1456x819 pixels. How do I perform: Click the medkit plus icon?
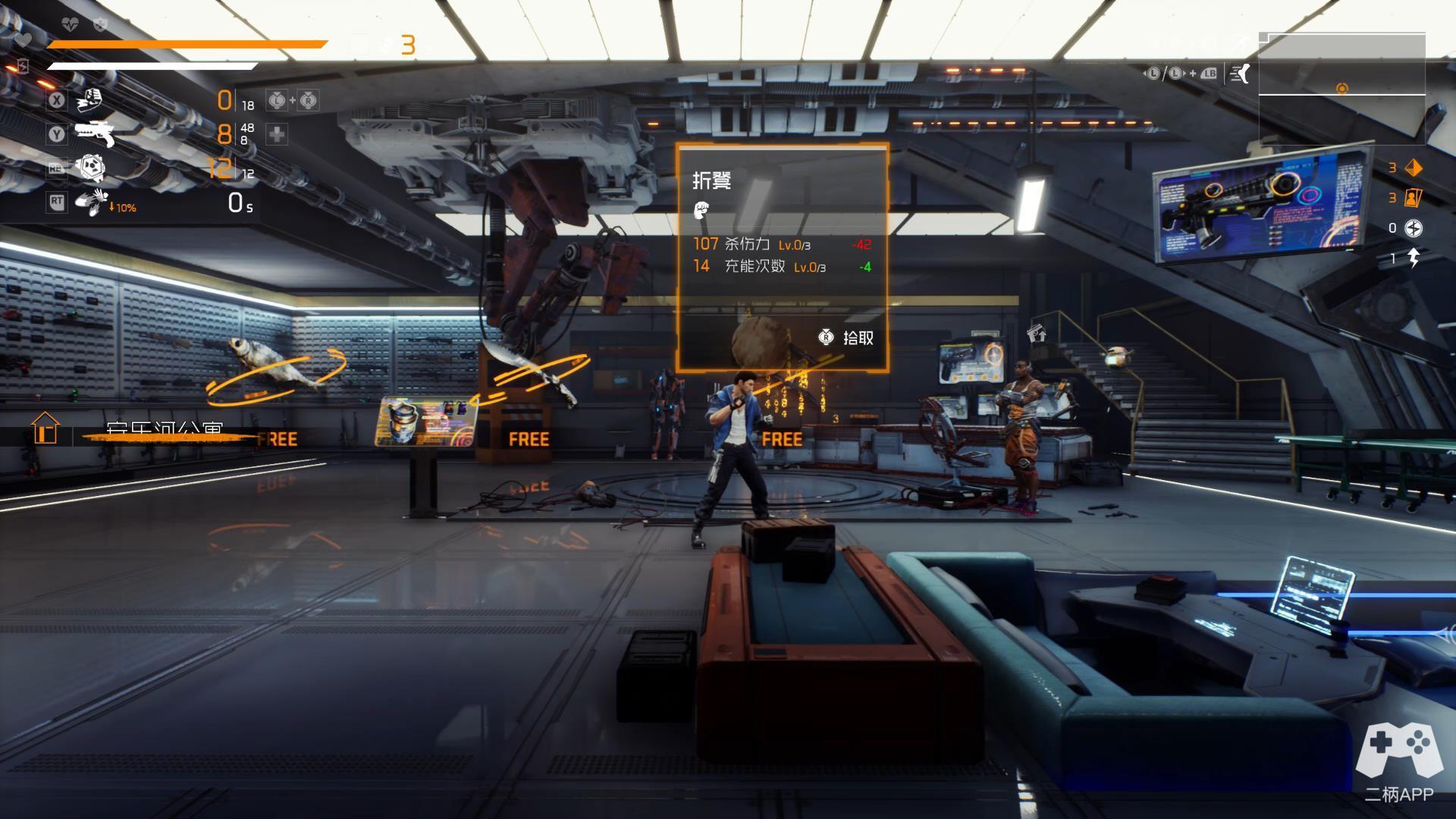coord(277,134)
